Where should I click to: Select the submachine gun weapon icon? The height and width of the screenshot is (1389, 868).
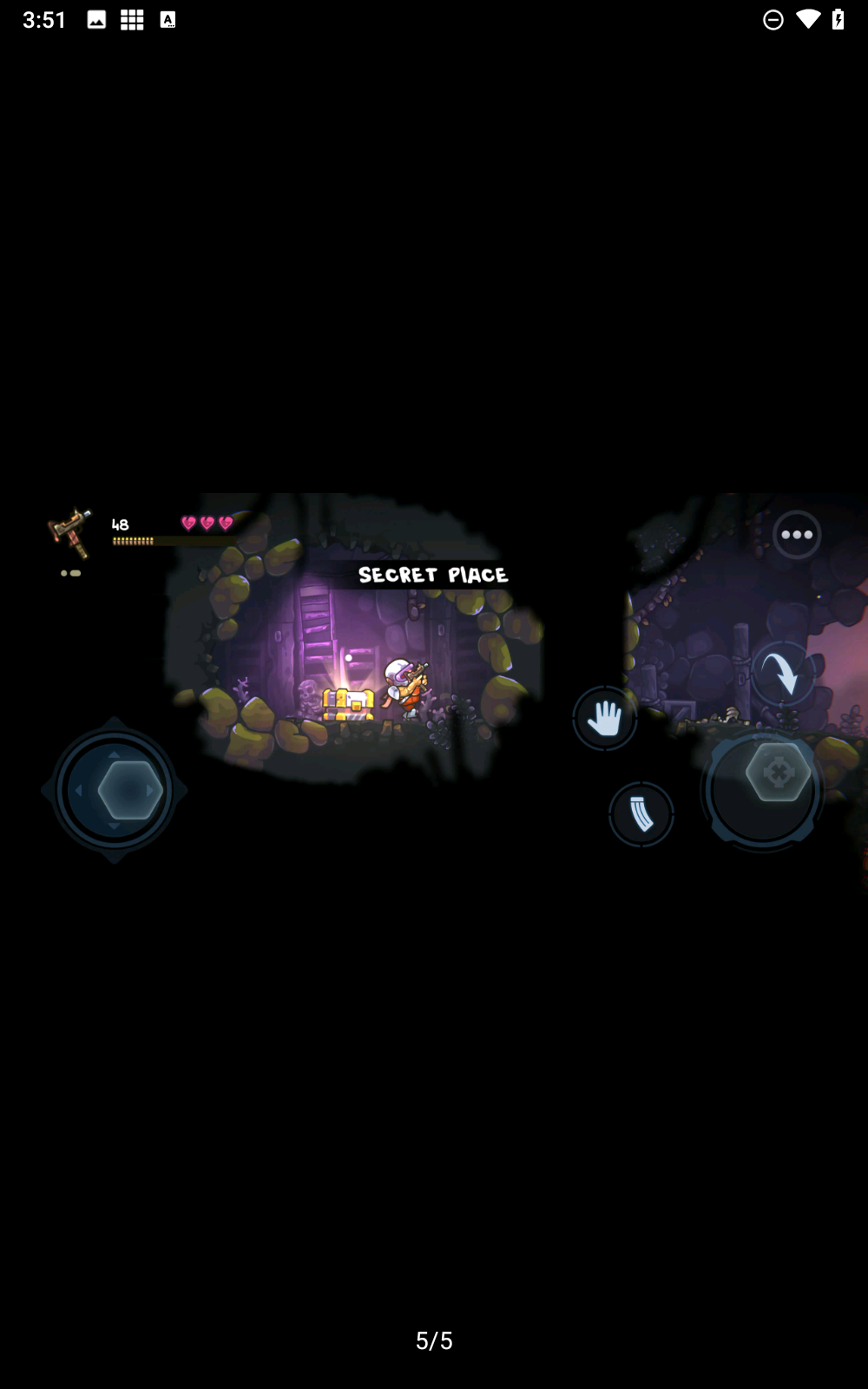click(x=72, y=532)
